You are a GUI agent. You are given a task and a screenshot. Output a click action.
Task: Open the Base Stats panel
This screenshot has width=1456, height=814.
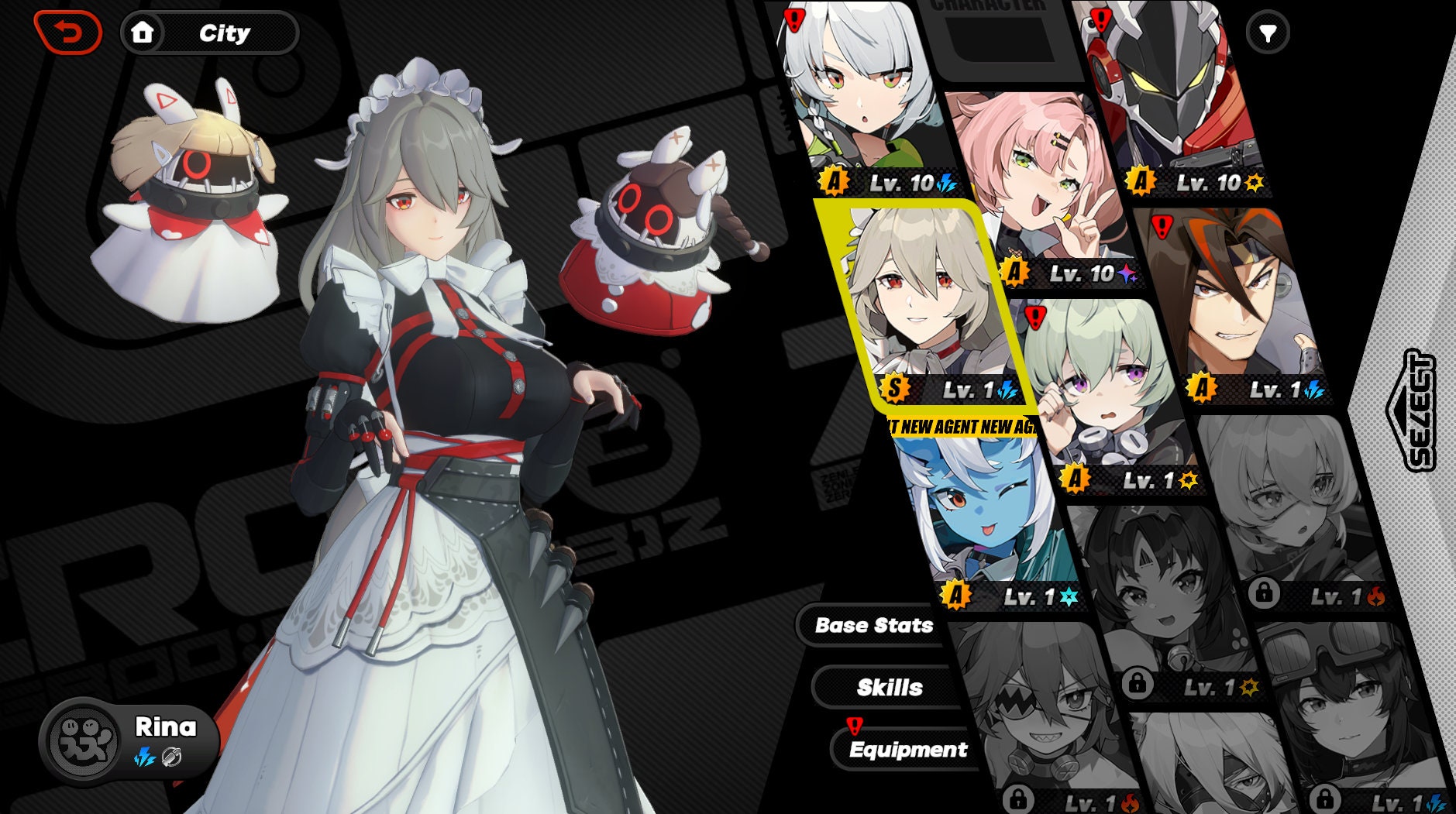873,626
